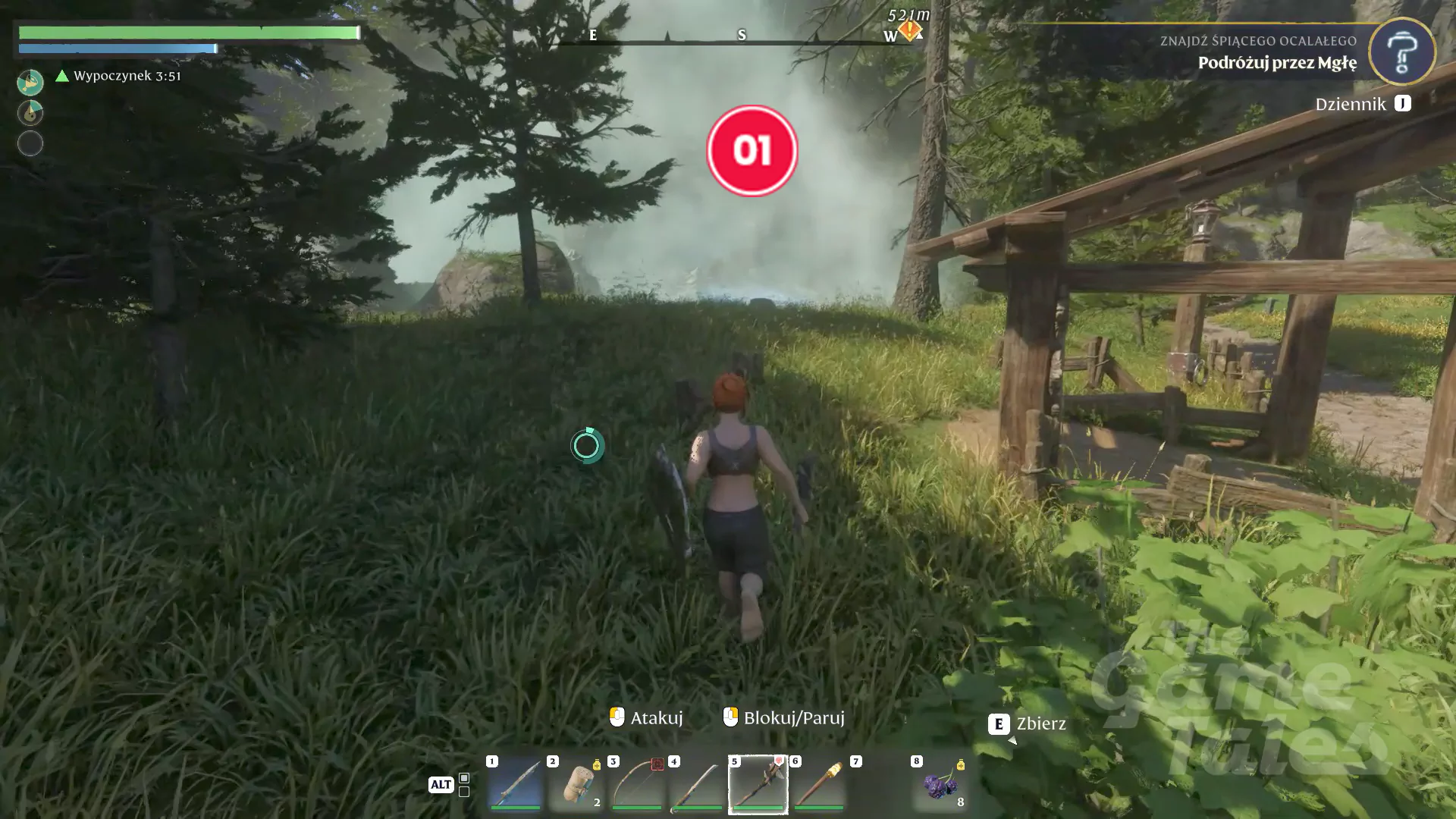Click the red 01 marker circle
1456x819 pixels.
point(752,150)
